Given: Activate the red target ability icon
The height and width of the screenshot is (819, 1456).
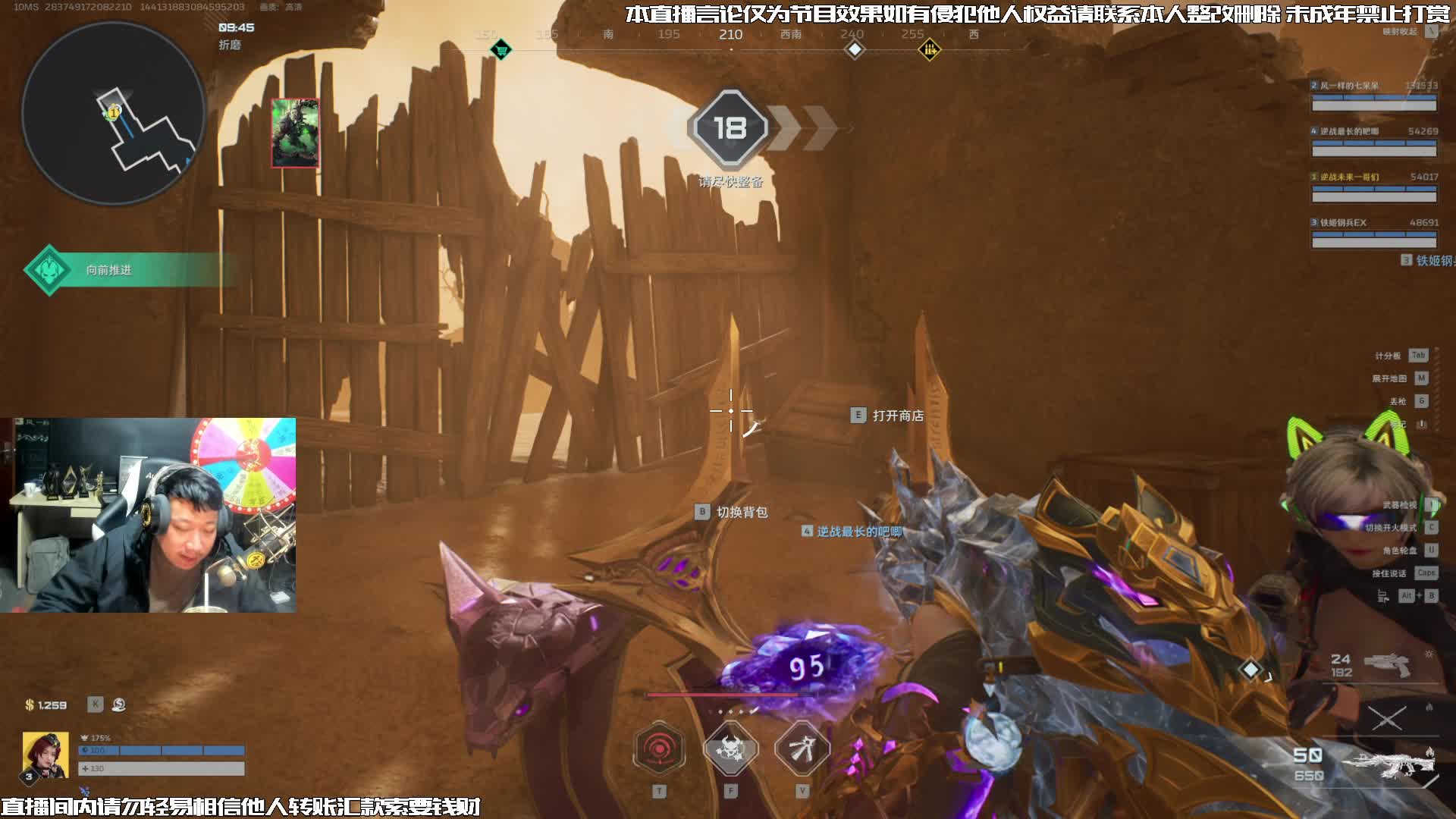Looking at the screenshot, I should [660, 749].
